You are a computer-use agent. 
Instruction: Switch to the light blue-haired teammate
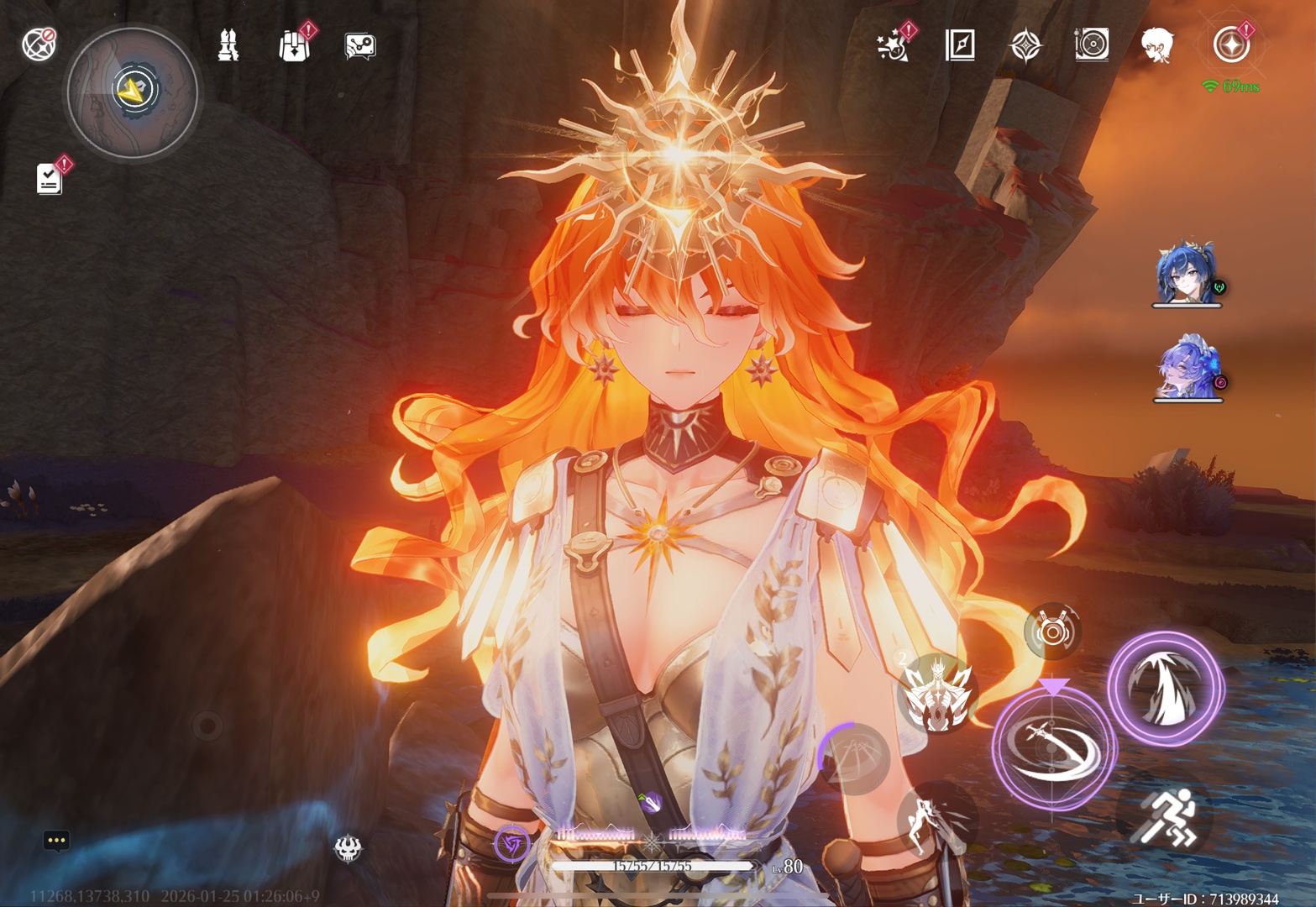click(x=1185, y=368)
